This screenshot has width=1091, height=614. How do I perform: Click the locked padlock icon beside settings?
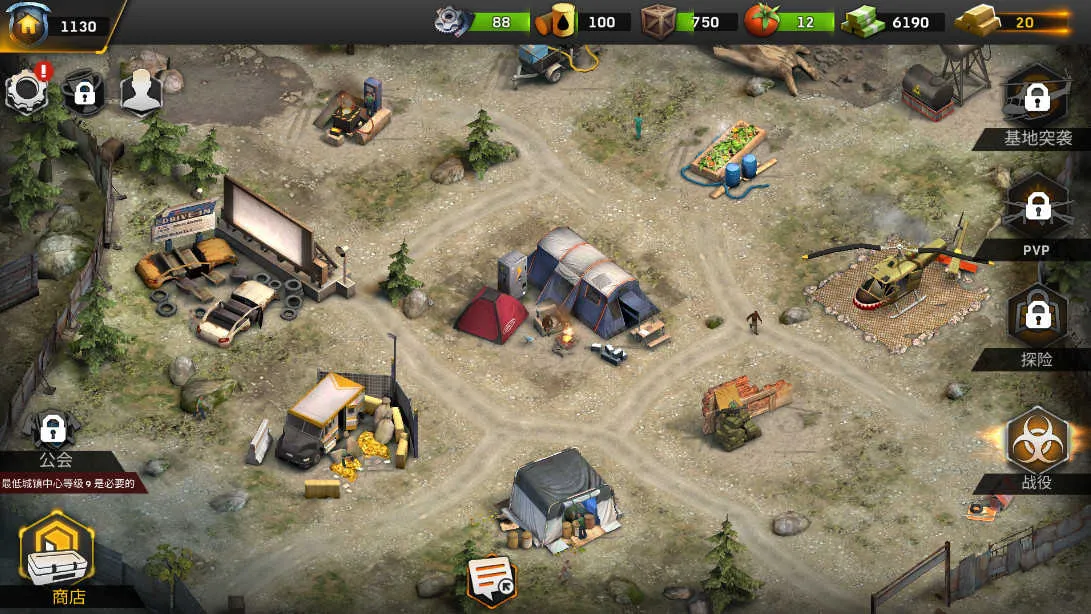coord(84,93)
